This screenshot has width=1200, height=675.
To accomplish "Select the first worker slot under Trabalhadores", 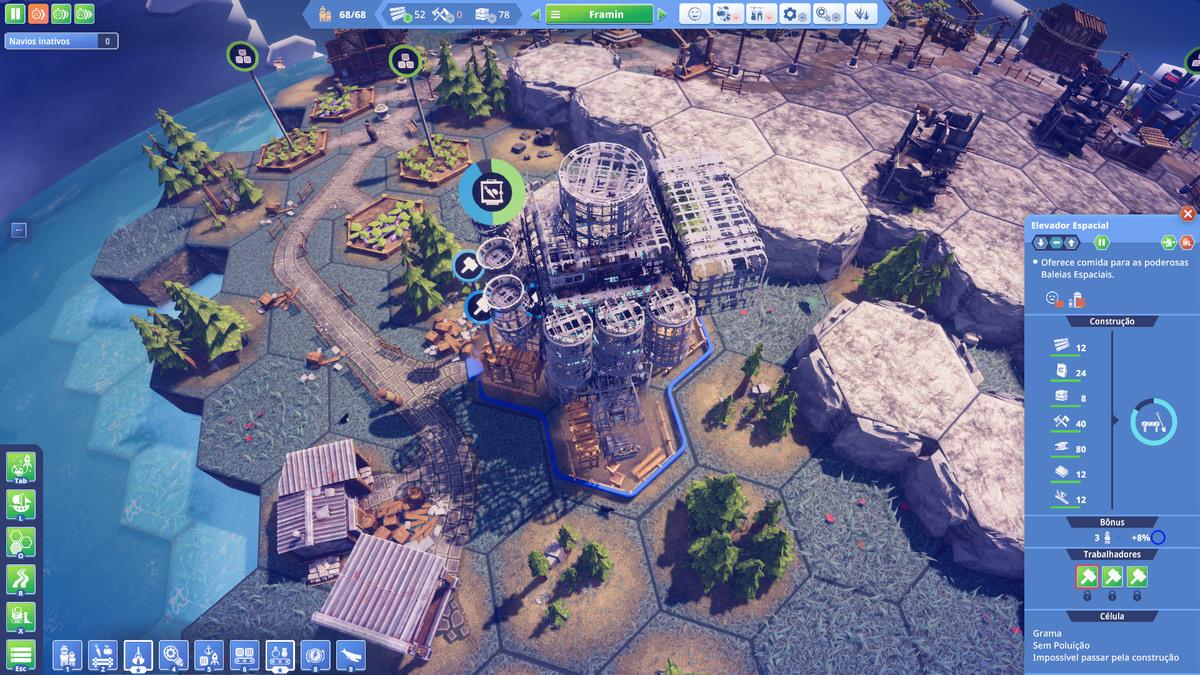I will (1087, 576).
